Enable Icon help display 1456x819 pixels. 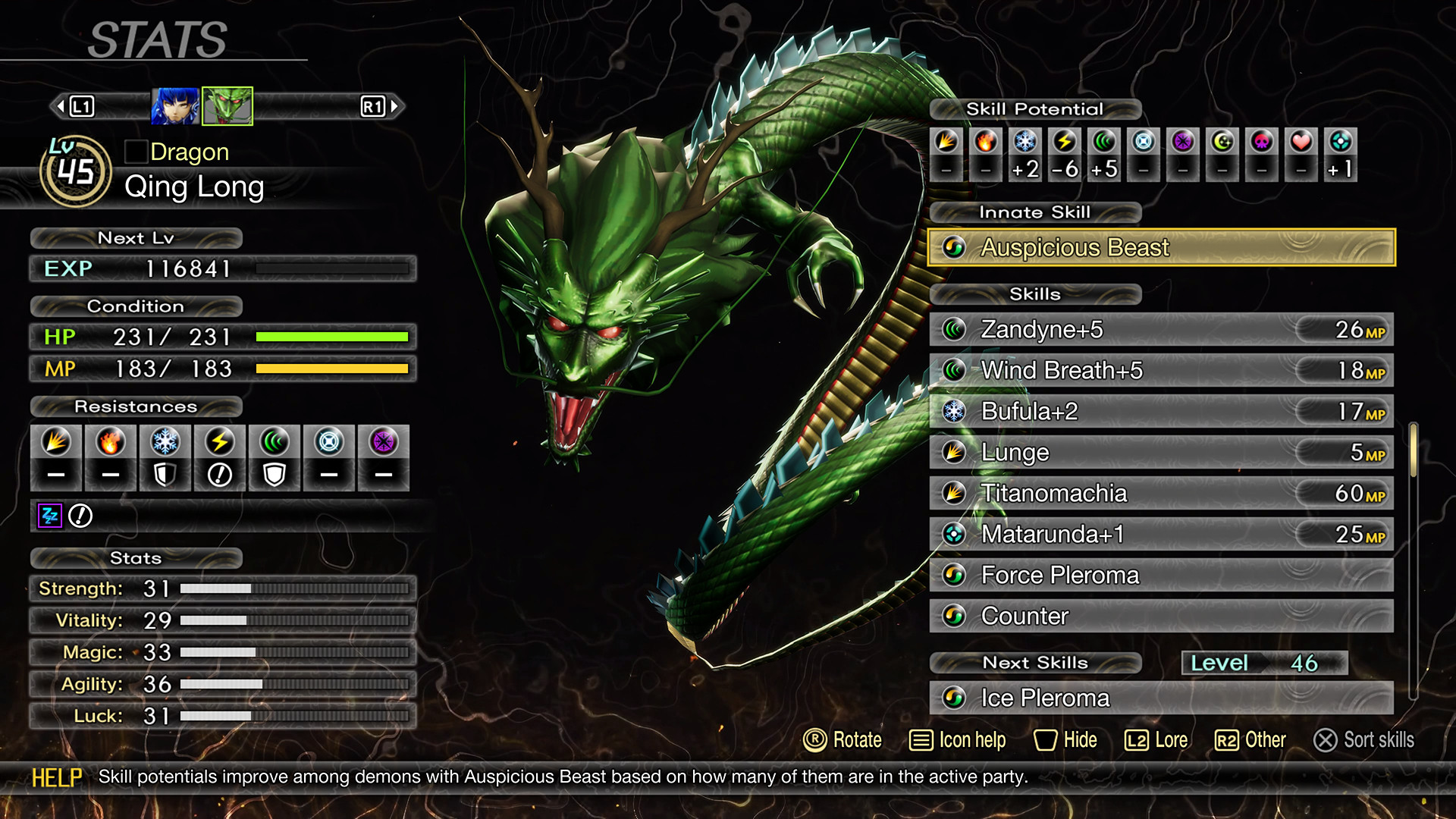(956, 740)
